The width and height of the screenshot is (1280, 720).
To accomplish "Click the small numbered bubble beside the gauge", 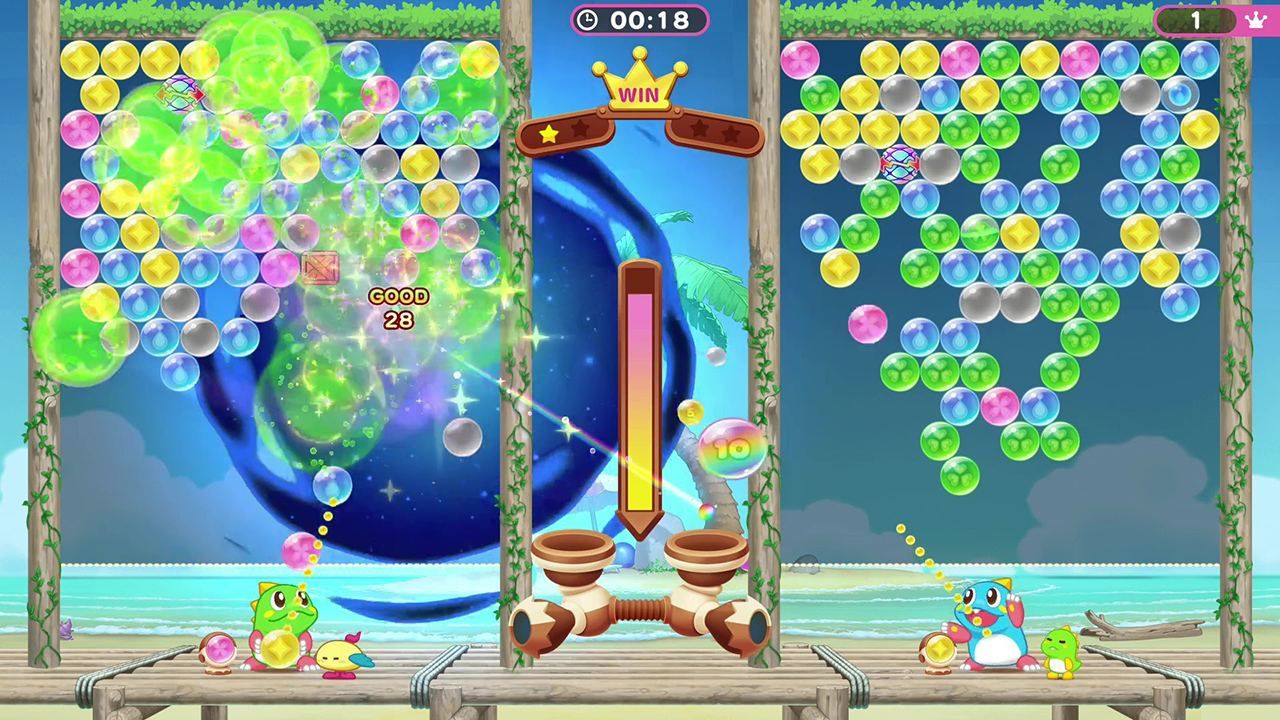I will click(690, 412).
